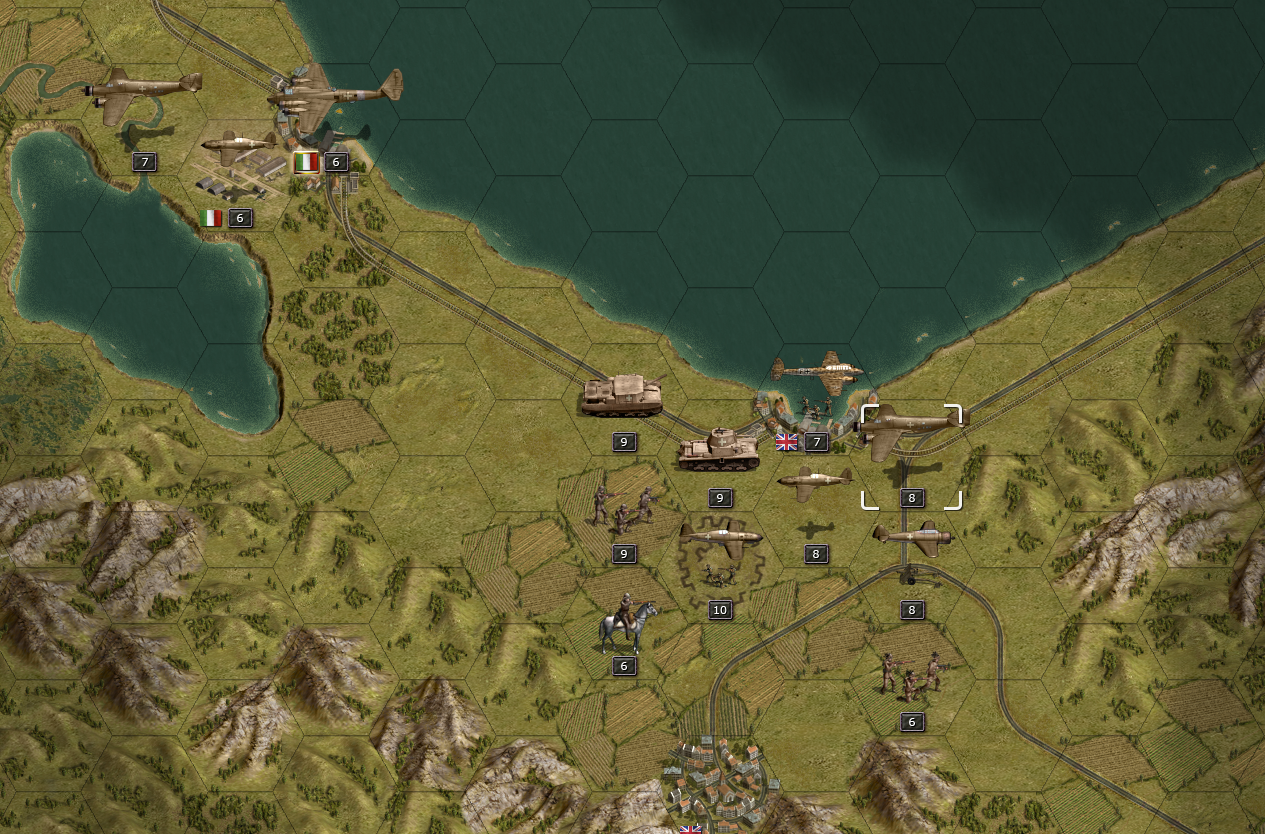The height and width of the screenshot is (834, 1265).
Task: Select the large multi-engine bomber over the coastal town
Action: (335, 94)
